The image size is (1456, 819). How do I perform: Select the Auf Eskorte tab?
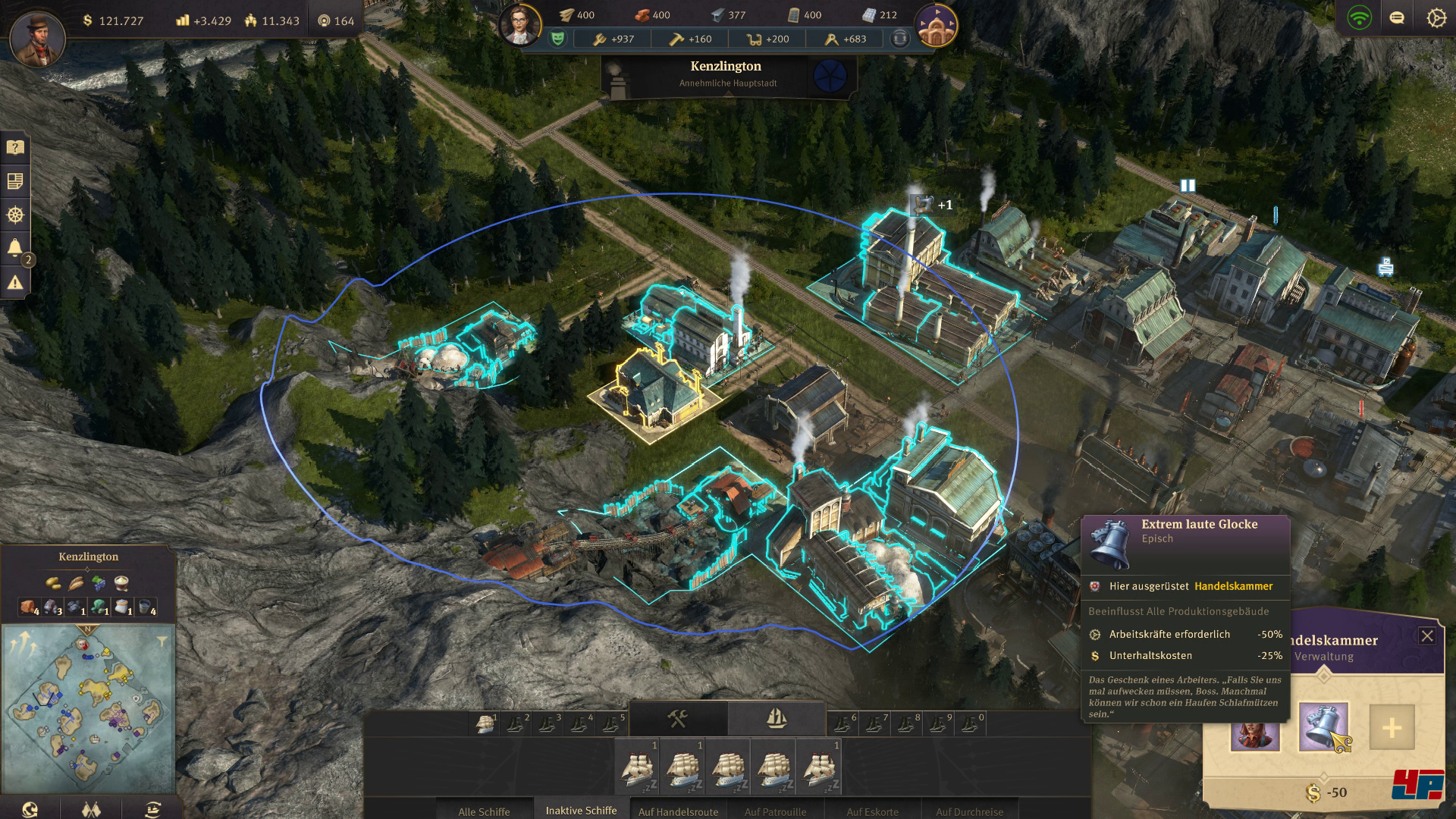872,811
